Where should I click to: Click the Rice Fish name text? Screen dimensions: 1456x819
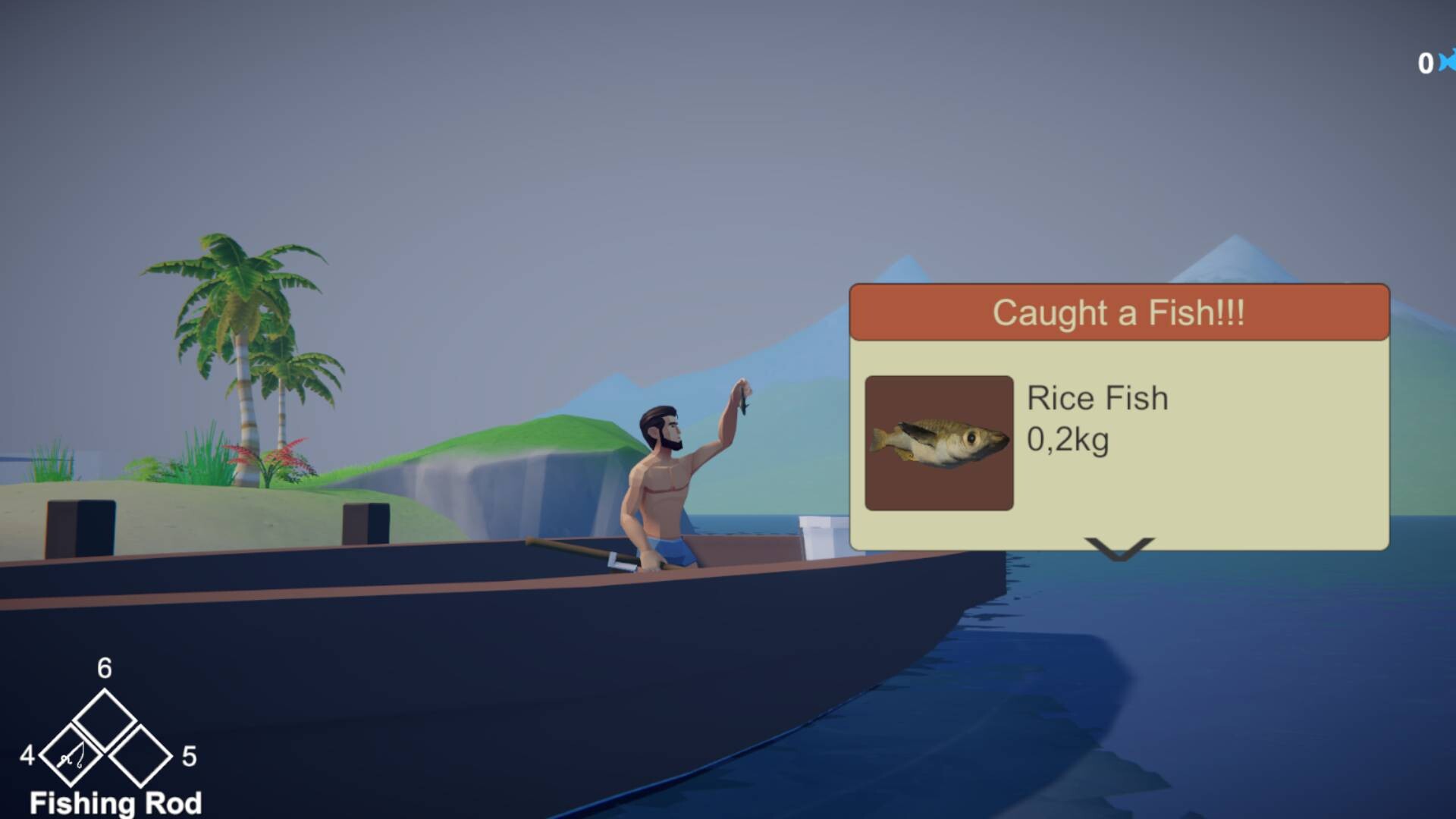tap(1097, 397)
